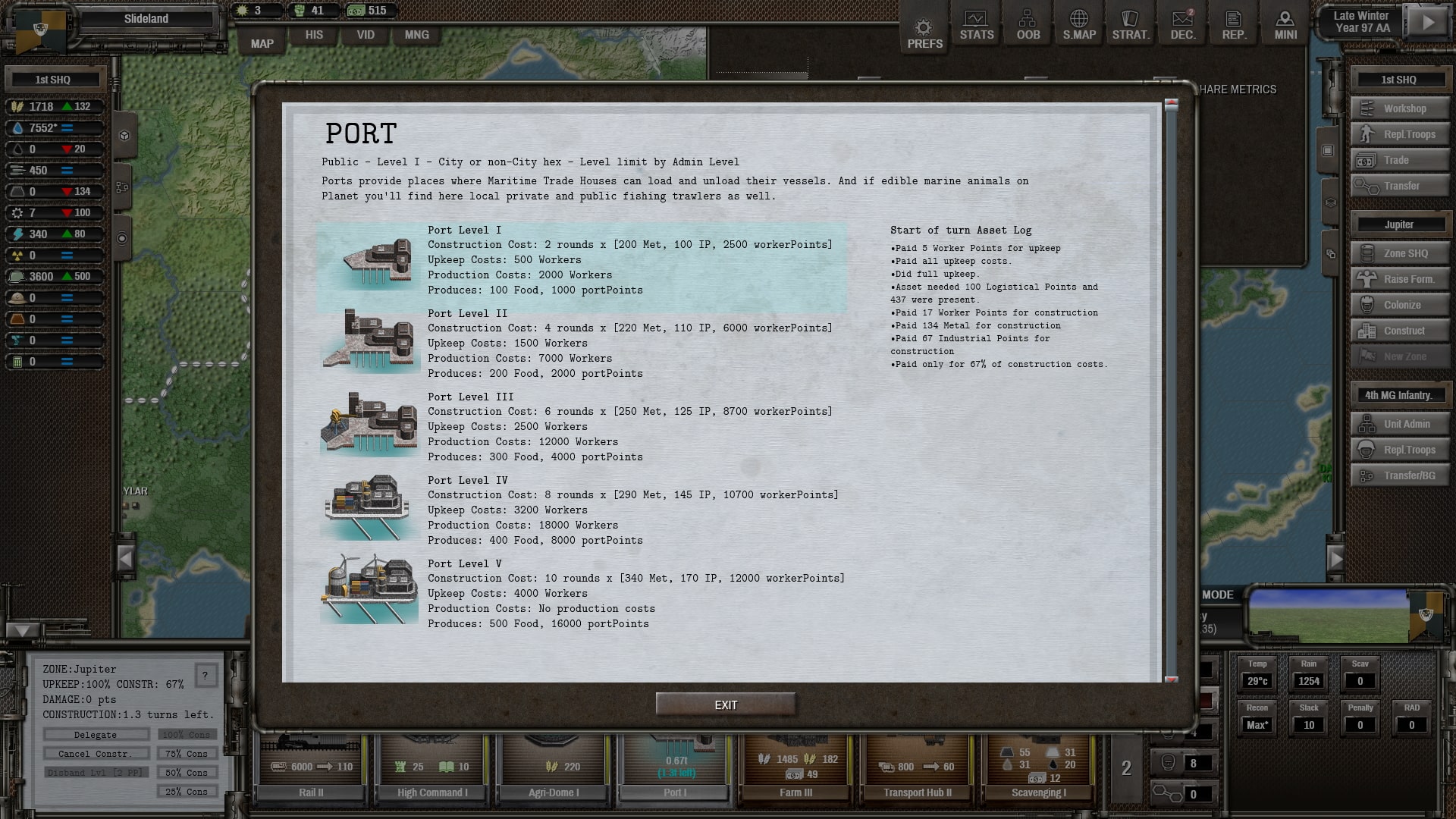1456x819 pixels.
Task: Select the Construct button
Action: pos(1400,331)
